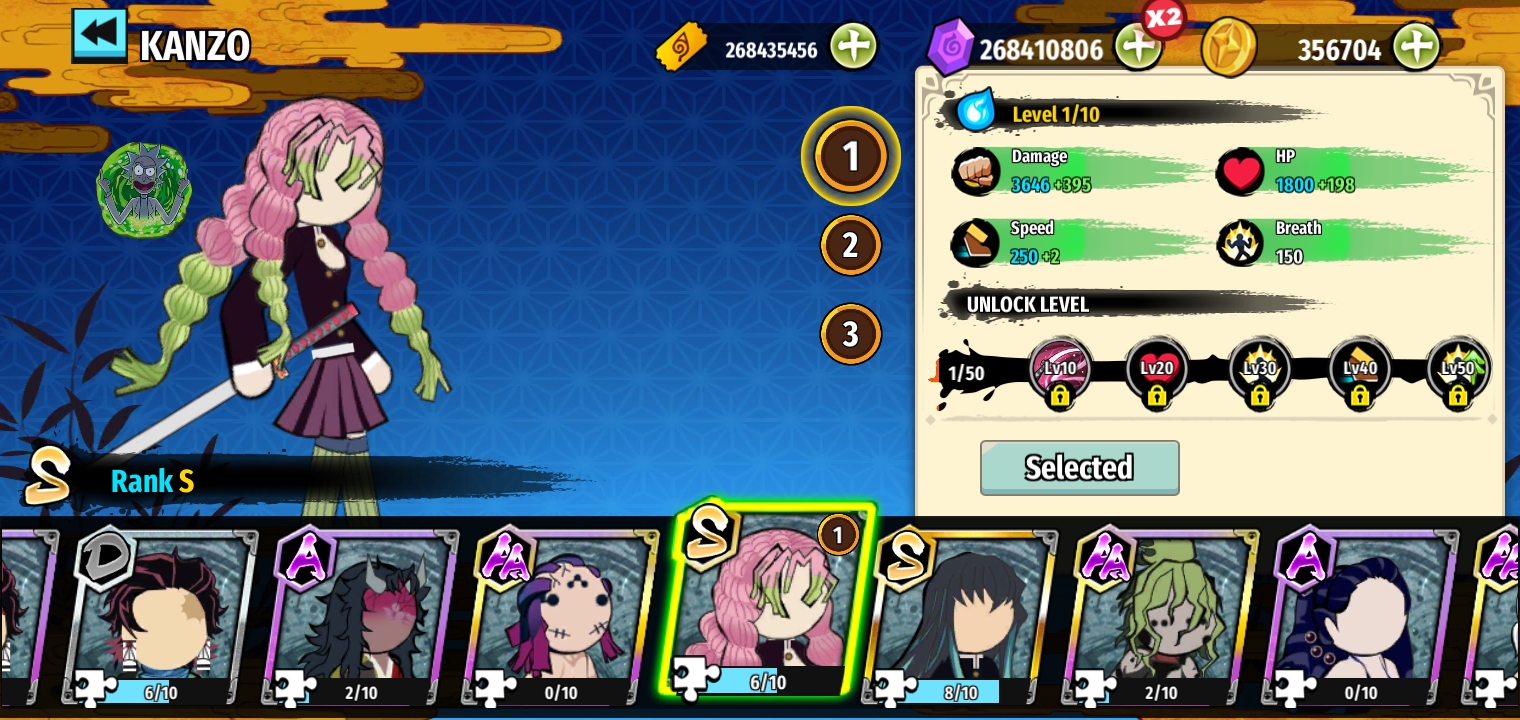This screenshot has height=720, width=1520.
Task: Add more tickets with the plus button
Action: point(852,46)
